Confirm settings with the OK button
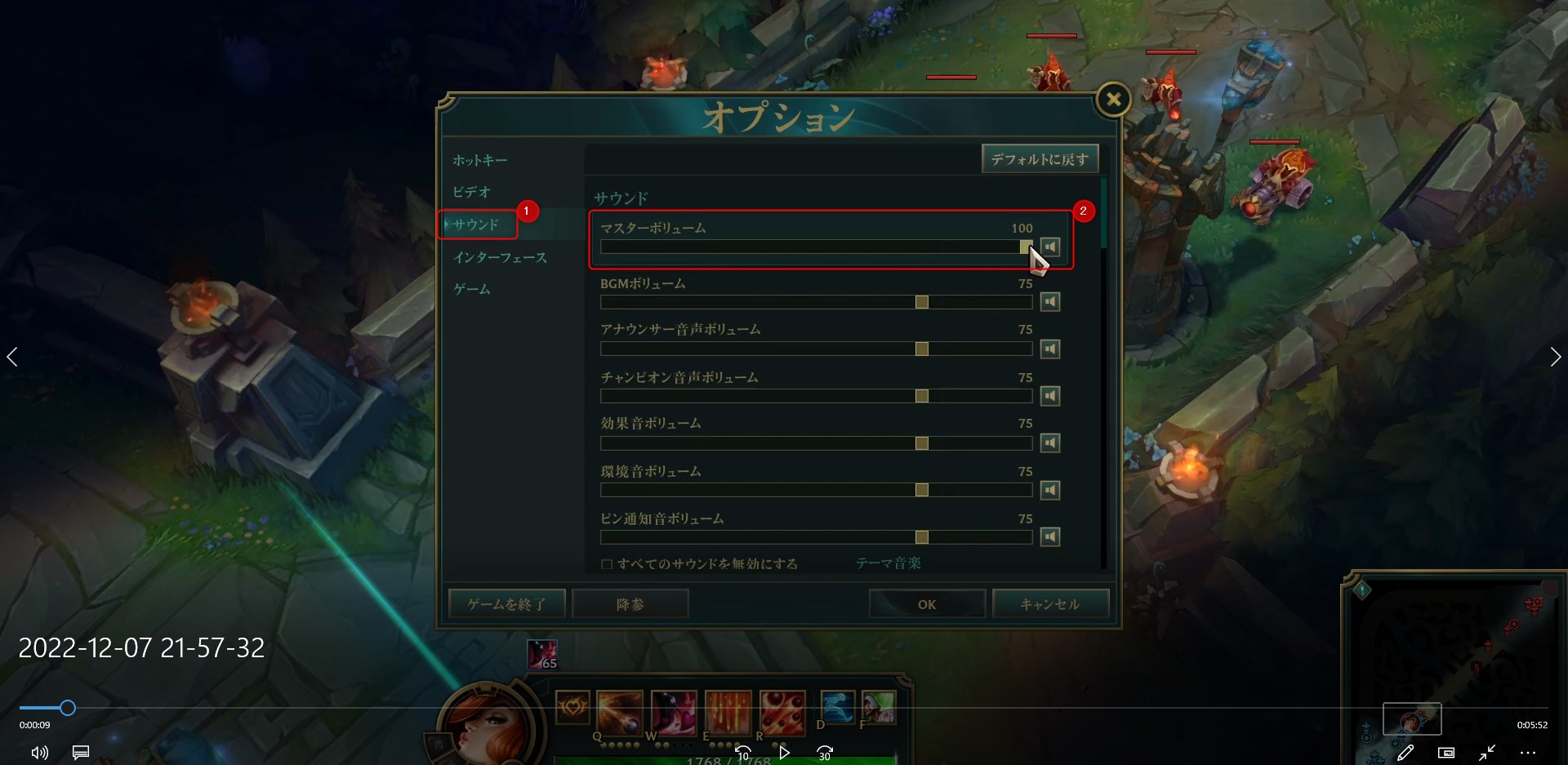The width and height of the screenshot is (1568, 765). click(926, 604)
